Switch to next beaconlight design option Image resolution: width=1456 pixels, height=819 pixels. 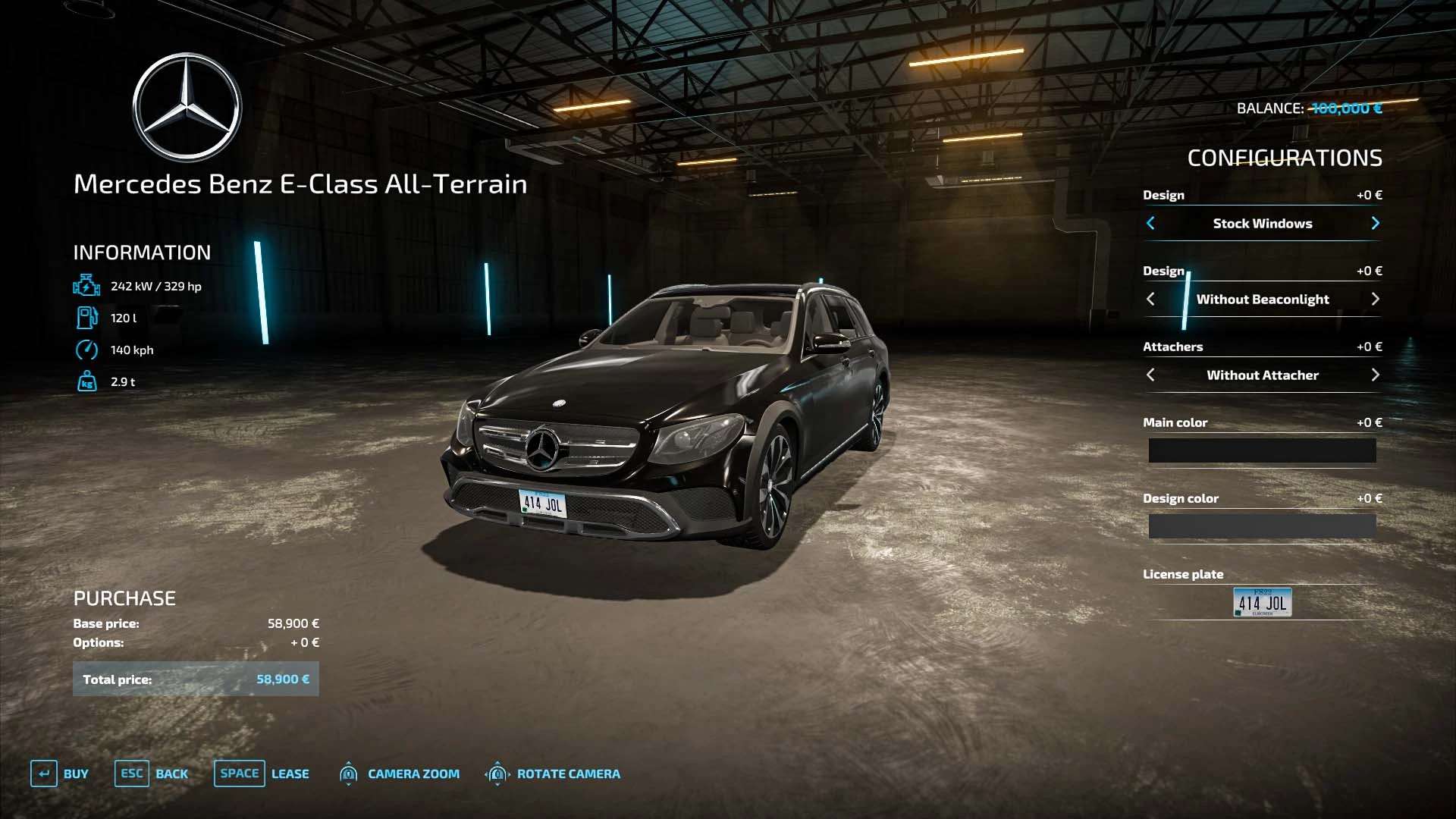coord(1375,299)
